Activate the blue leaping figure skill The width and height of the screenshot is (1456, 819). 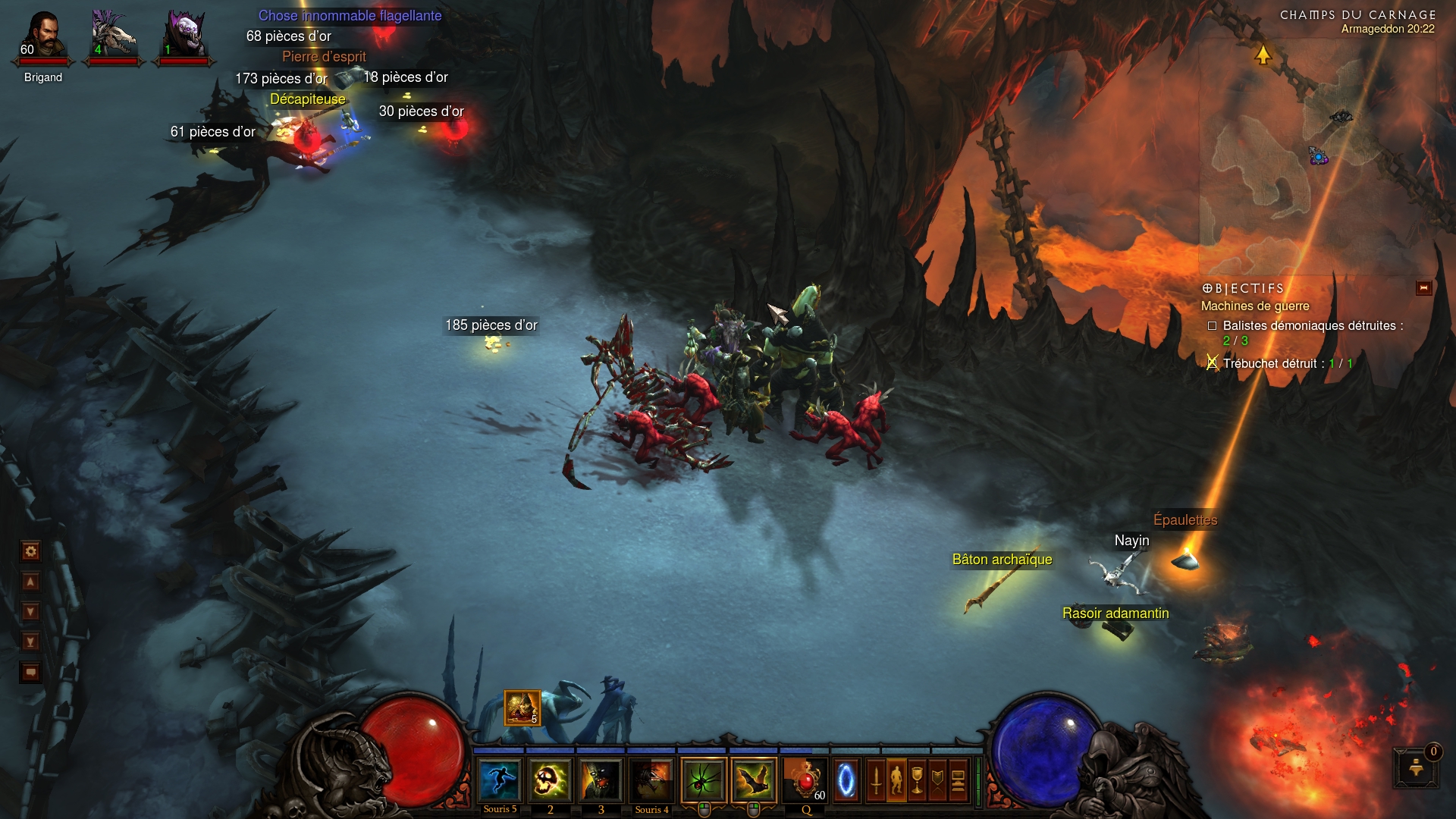click(500, 780)
